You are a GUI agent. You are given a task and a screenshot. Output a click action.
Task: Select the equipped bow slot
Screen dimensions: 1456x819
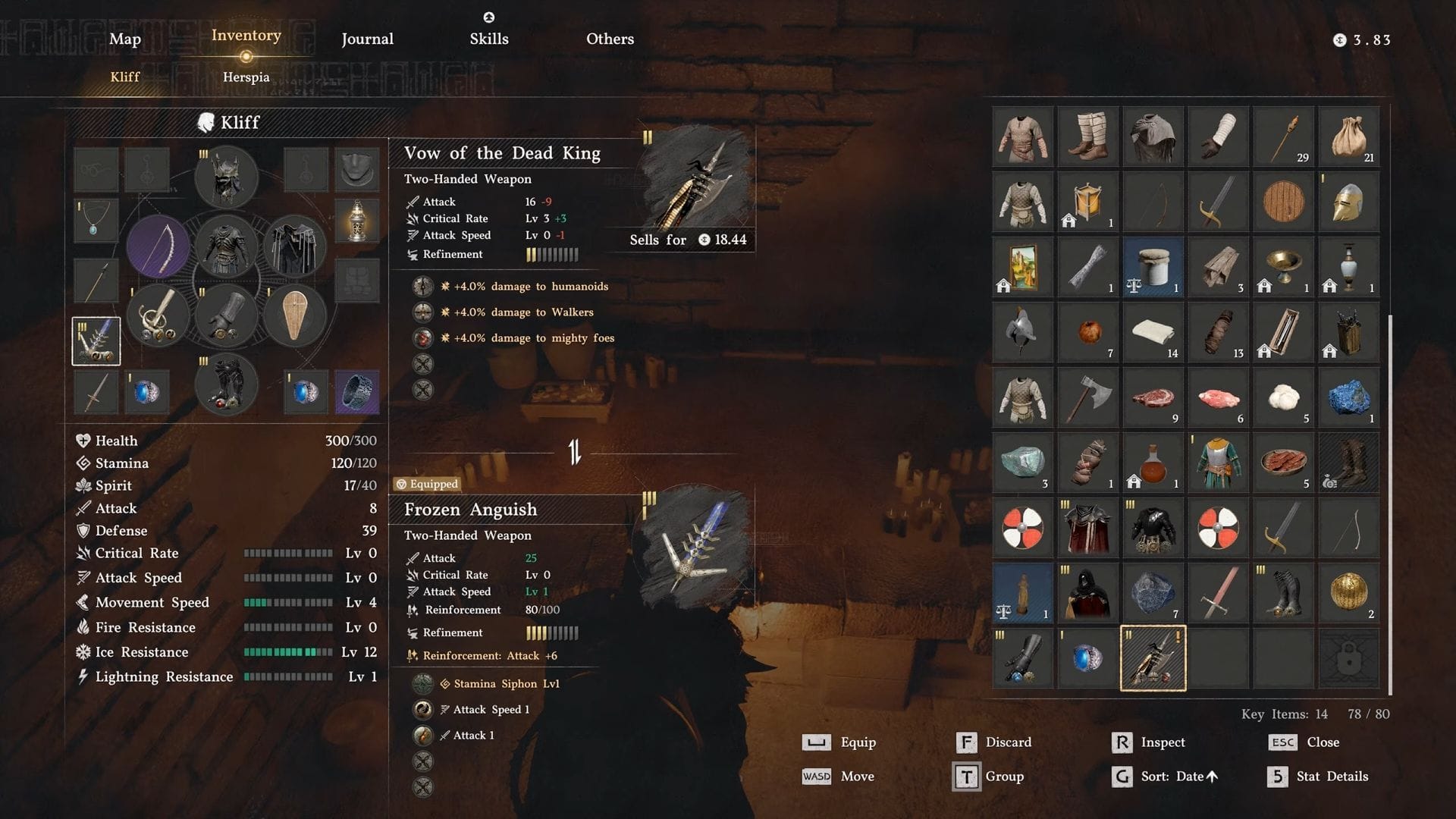[158, 246]
